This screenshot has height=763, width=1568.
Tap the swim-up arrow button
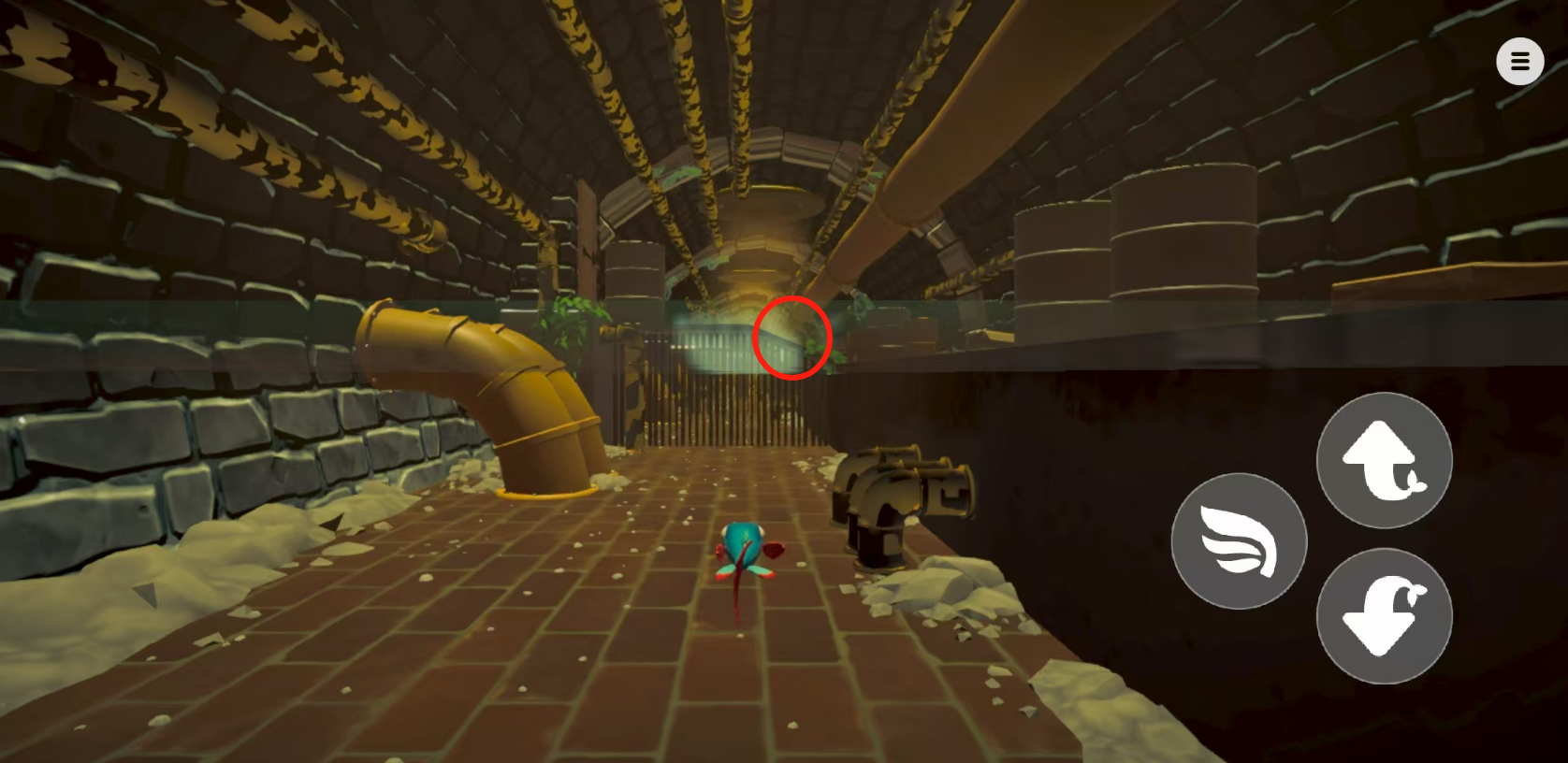point(1384,460)
